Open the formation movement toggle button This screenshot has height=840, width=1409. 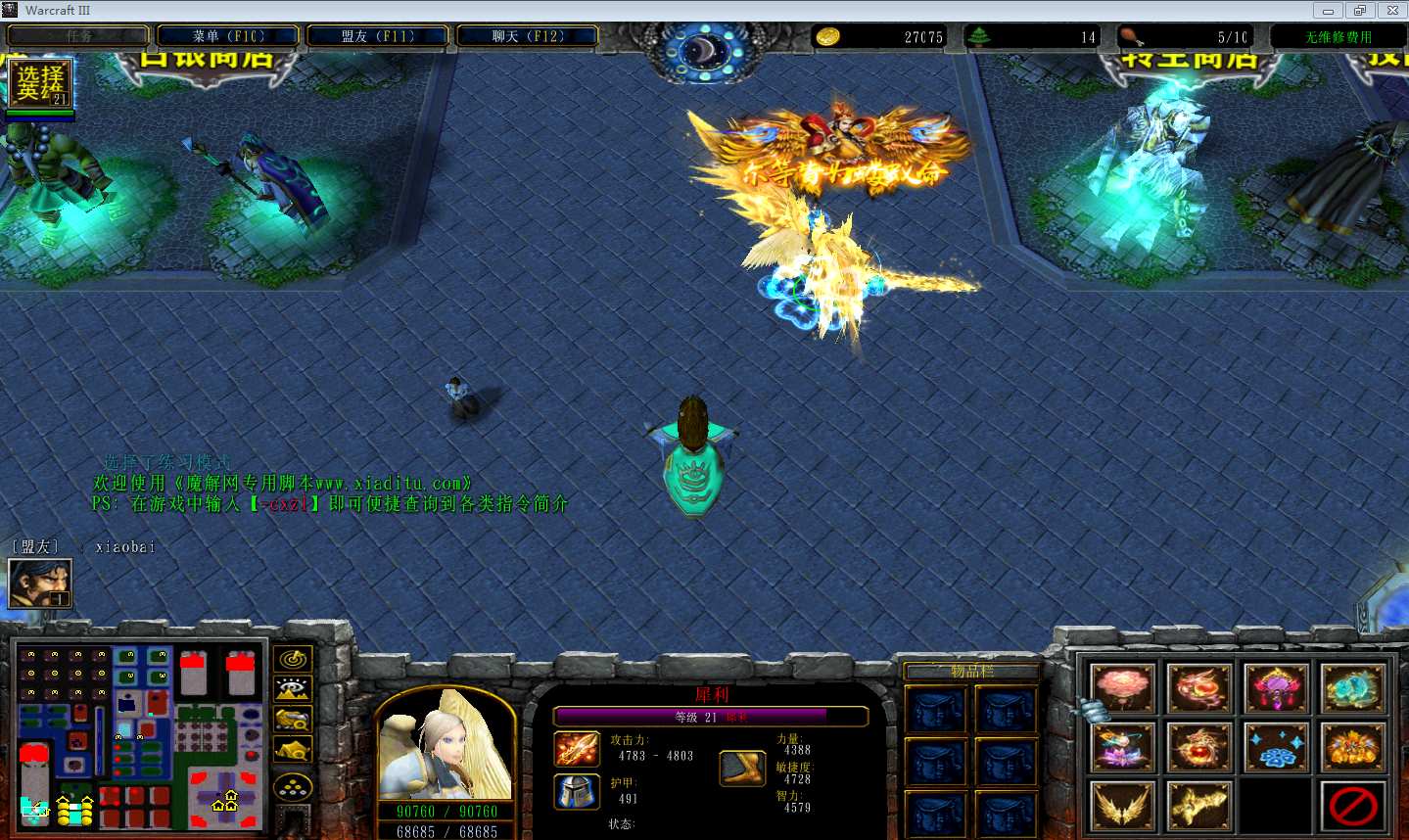pos(293,787)
